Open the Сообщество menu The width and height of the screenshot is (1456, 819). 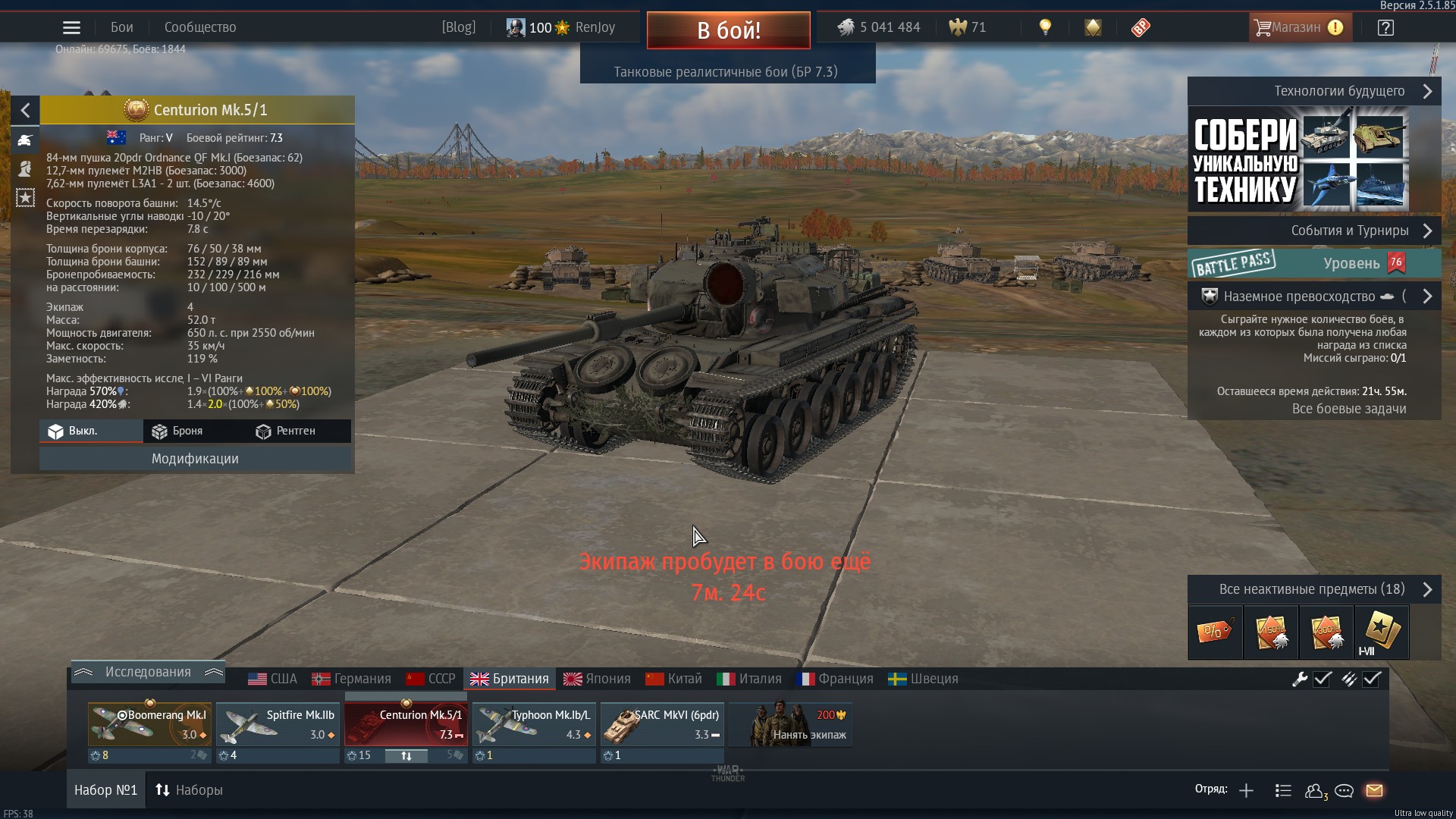pos(200,28)
